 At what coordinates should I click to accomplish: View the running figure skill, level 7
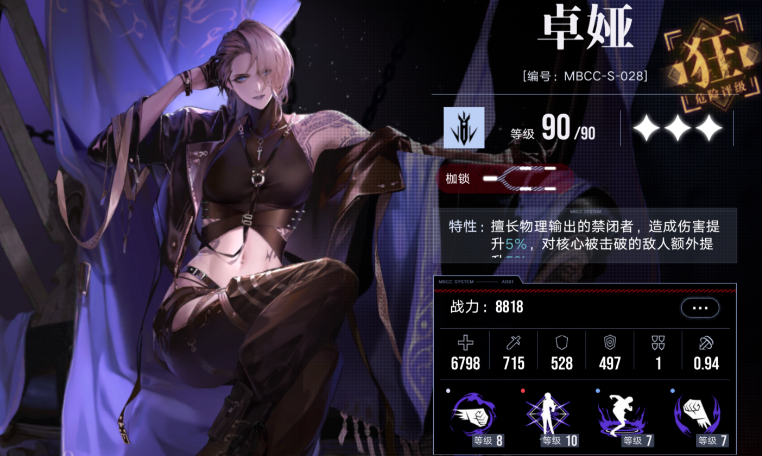pyautogui.click(x=622, y=418)
